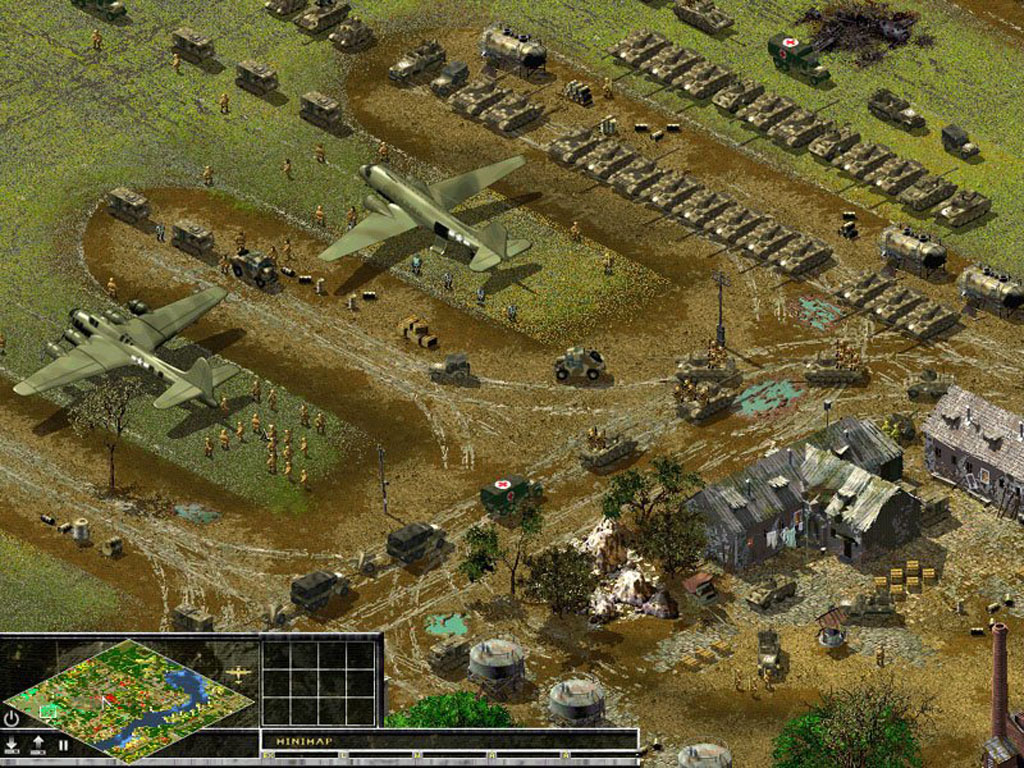Open the power/exit menu button

12,718
